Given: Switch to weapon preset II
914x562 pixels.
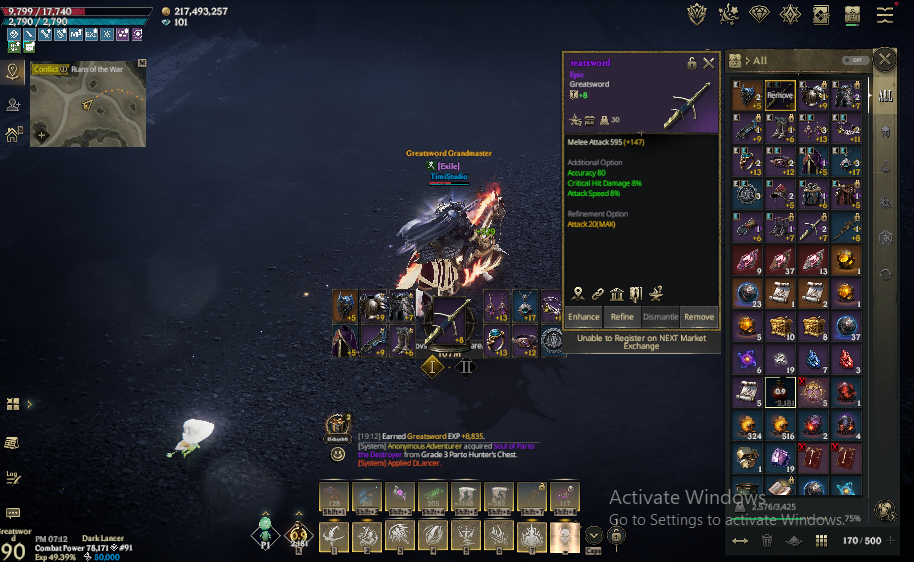Looking at the screenshot, I should pos(466,366).
